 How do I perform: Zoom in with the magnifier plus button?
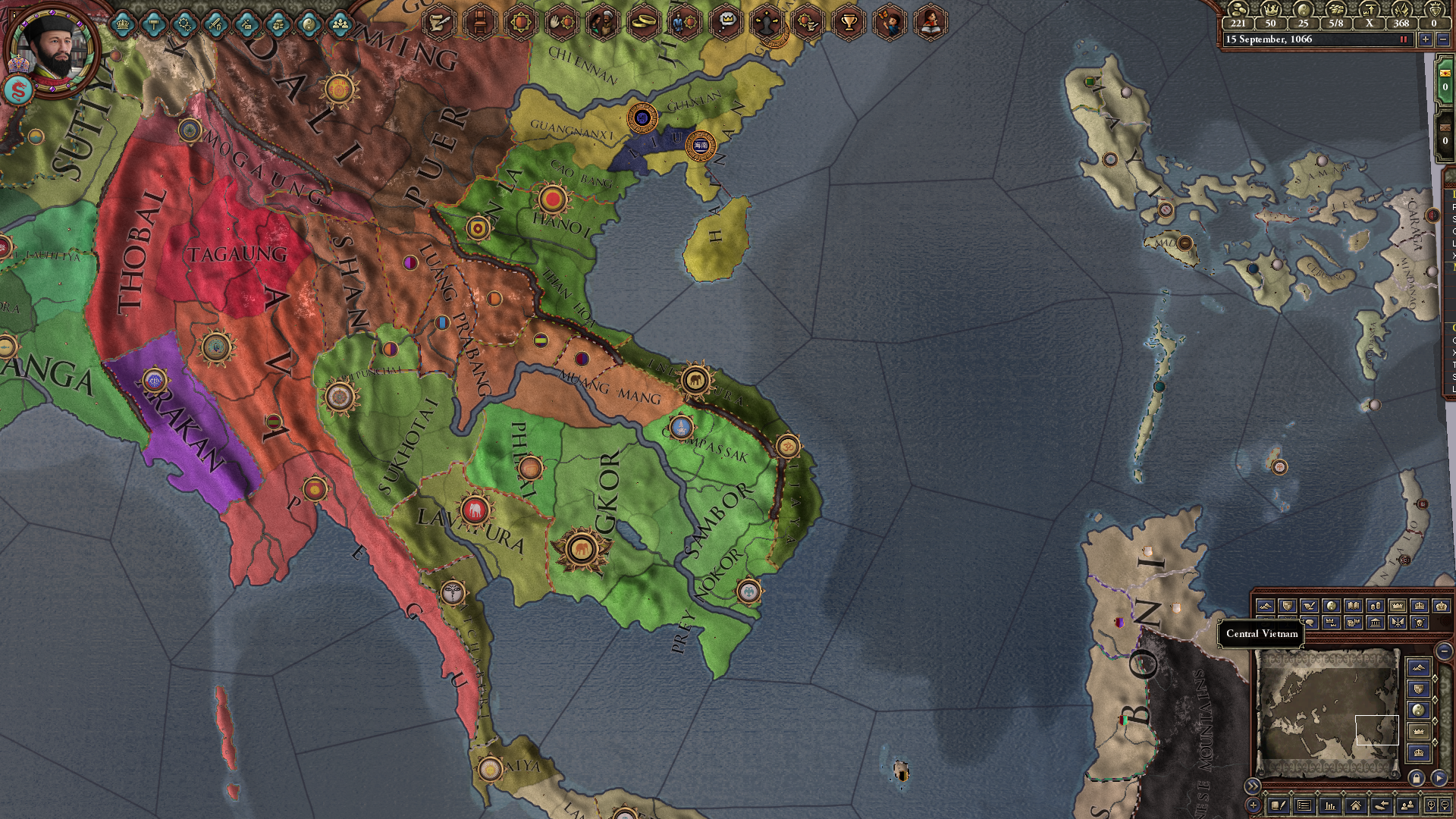coord(1431,806)
